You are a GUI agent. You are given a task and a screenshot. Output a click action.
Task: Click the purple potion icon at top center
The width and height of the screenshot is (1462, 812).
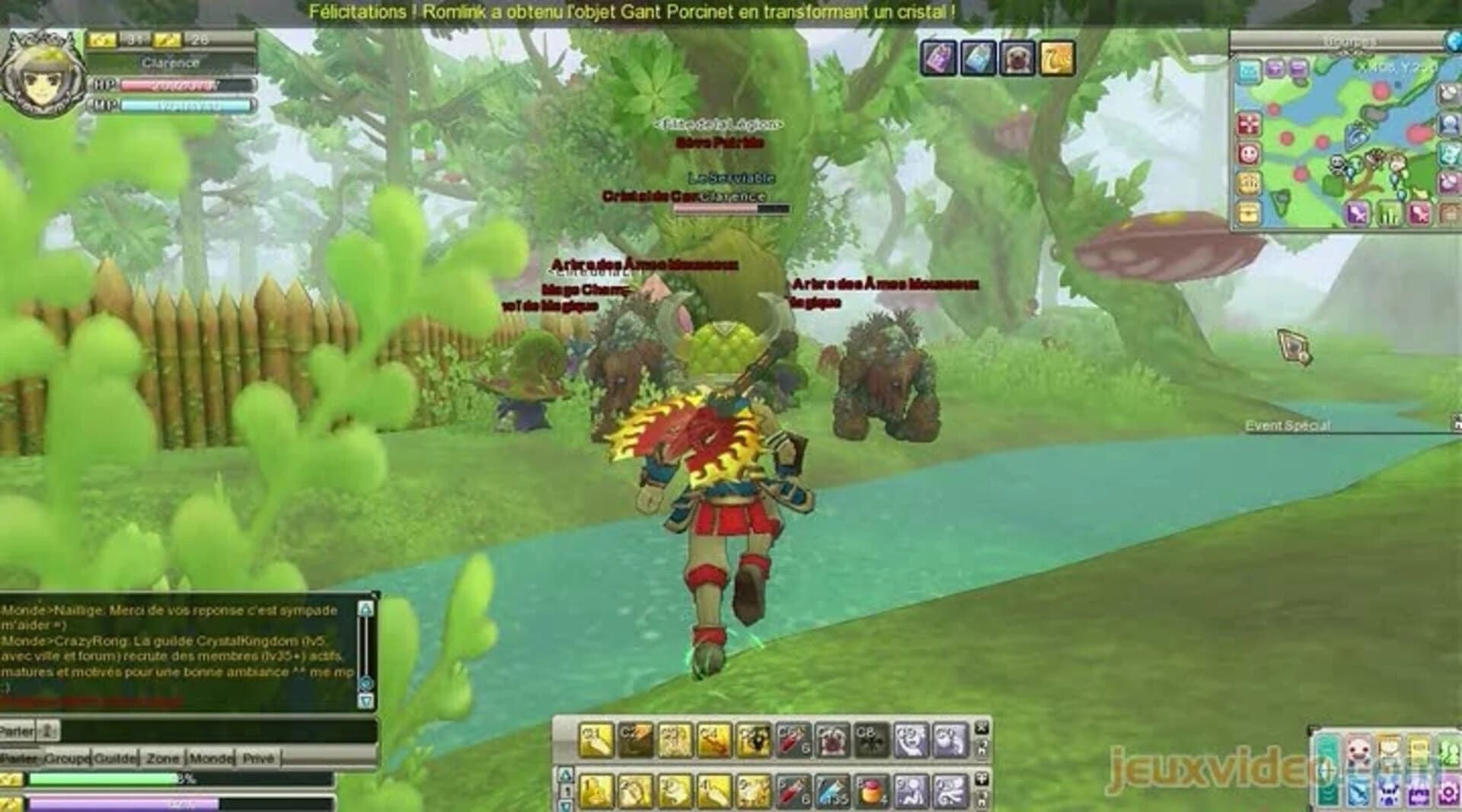937,59
